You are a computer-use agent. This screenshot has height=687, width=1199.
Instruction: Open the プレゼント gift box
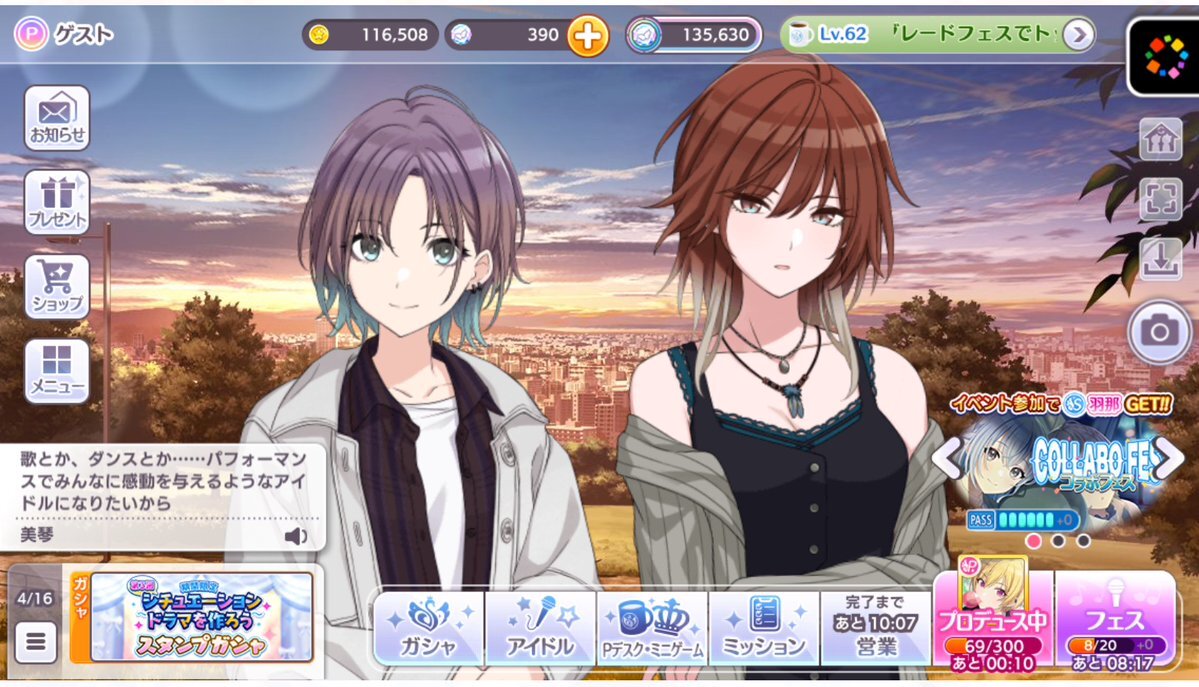[57, 202]
